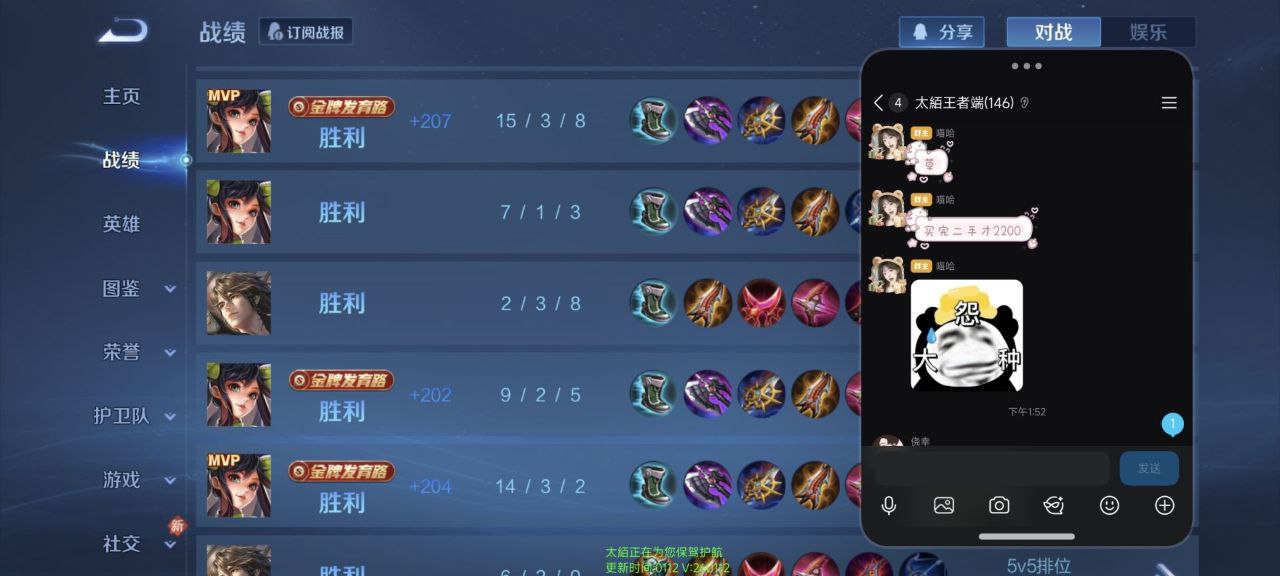Select 战绩 in the sidebar
The image size is (1280, 576).
pyautogui.click(x=121, y=160)
